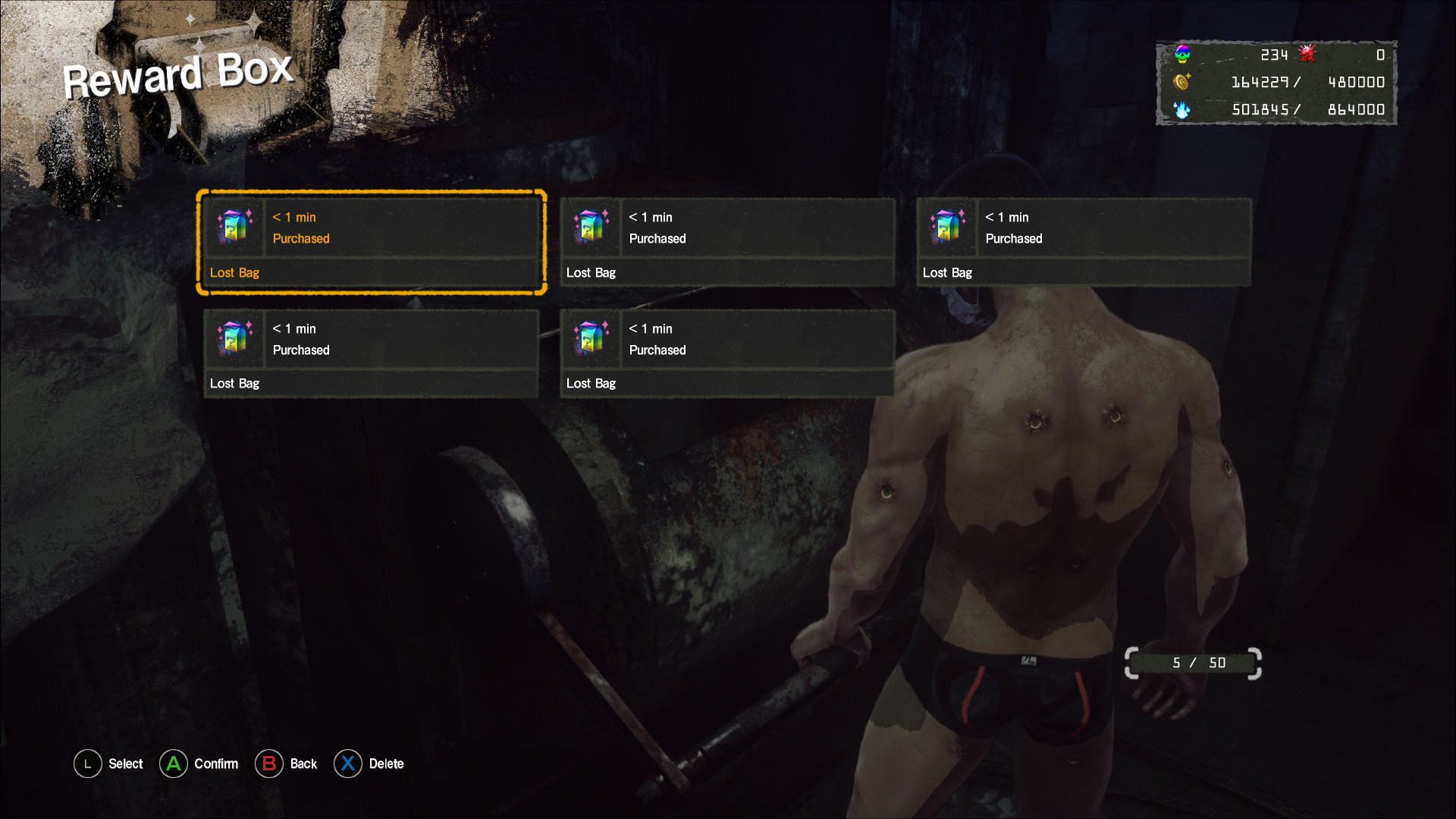
Task: Click the gift box icon on the highlighted Lost Bag
Action: point(234,227)
